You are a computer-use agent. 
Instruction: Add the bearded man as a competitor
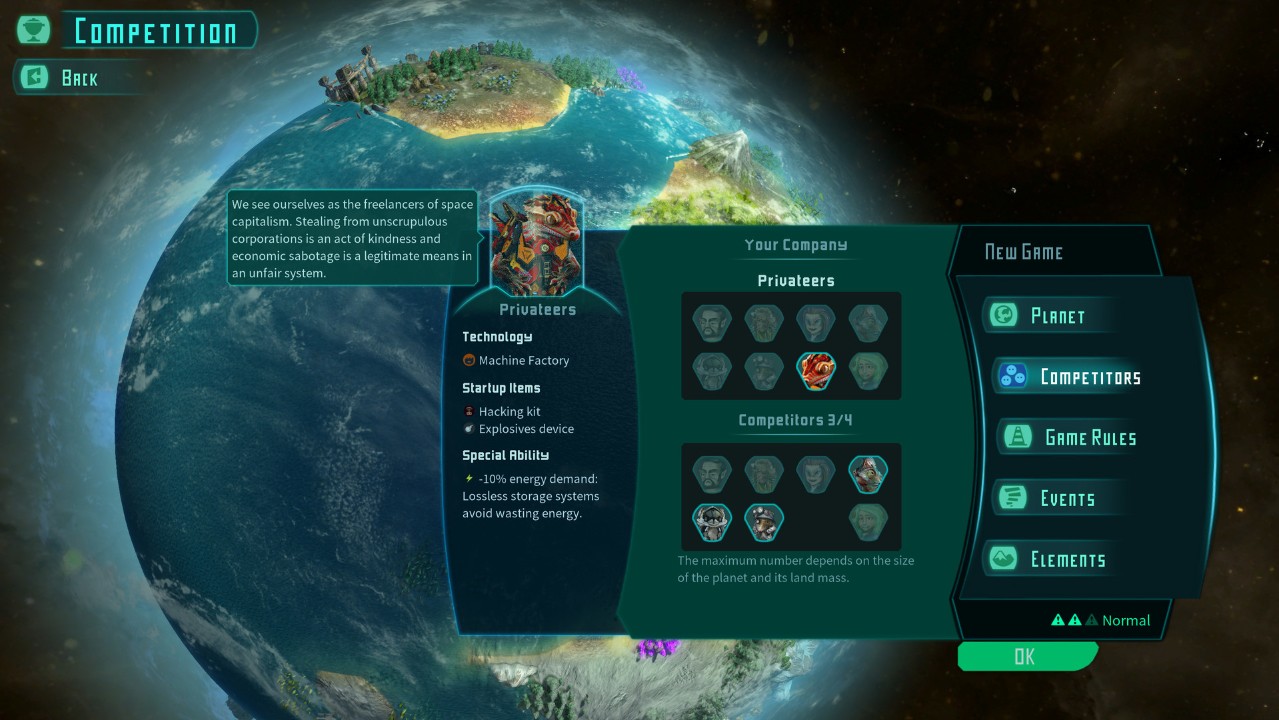(x=712, y=474)
